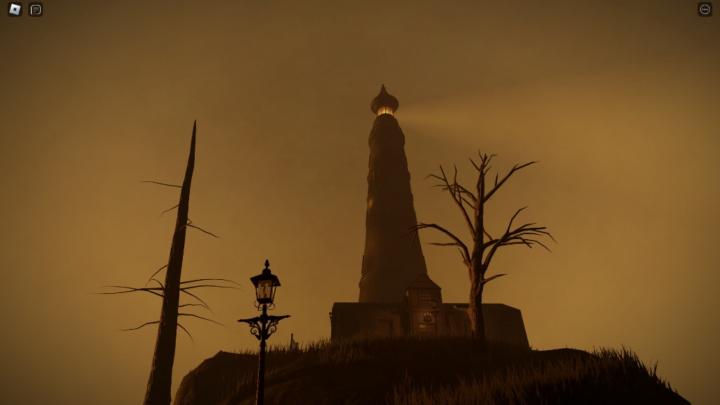Toggle the Roblox chat window
This screenshot has height=405, width=720.
coord(36,10)
